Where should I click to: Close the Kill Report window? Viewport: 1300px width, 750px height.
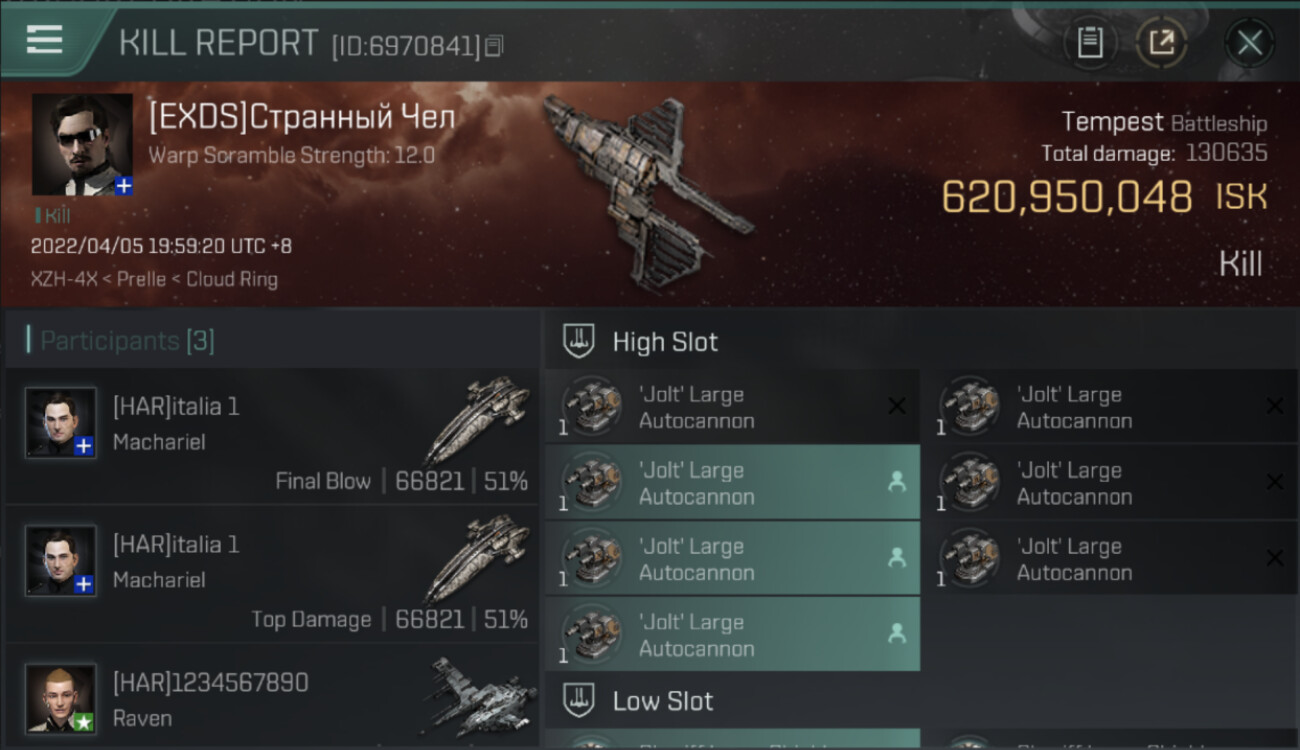point(1249,43)
